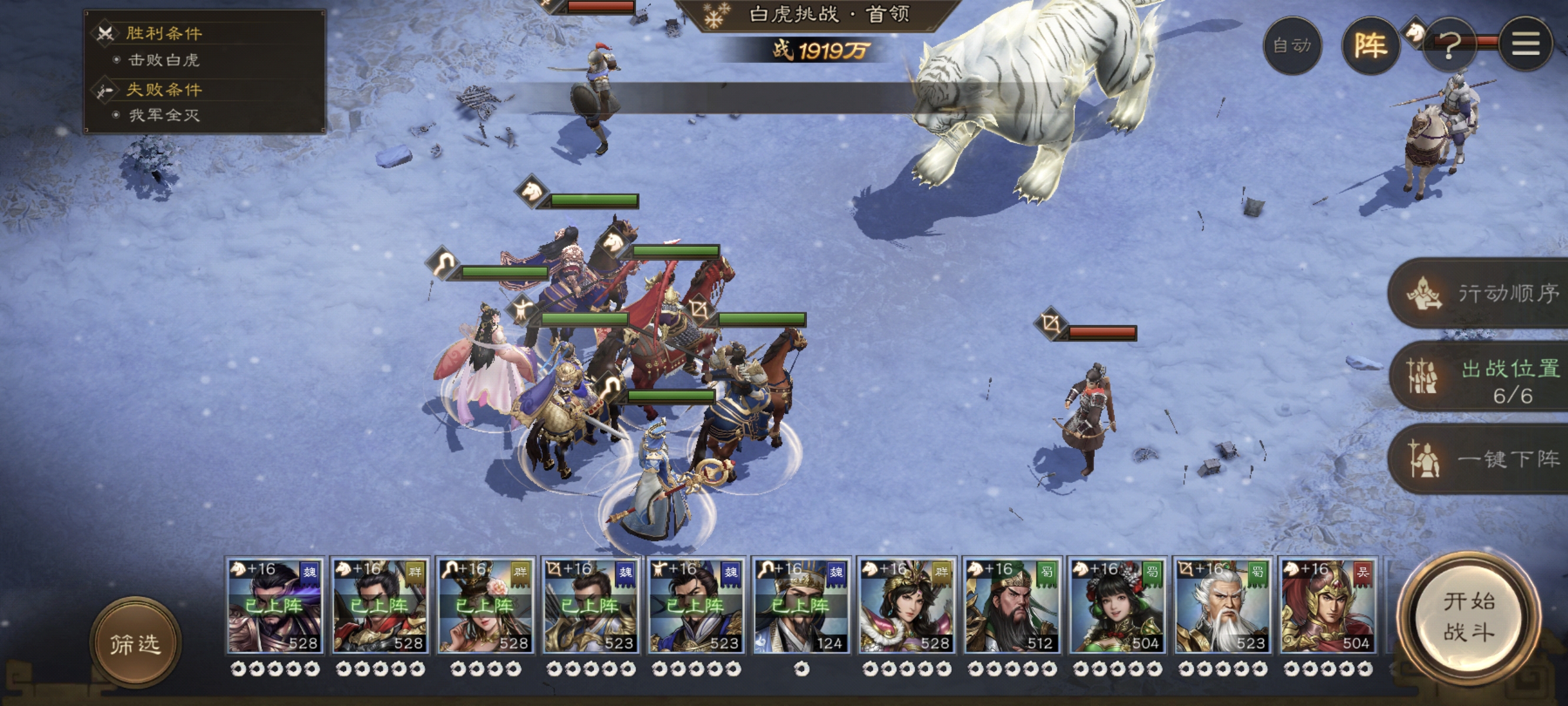1568x706 pixels.
Task: Select the deployed Wei archer card, level 523
Action: tap(590, 606)
